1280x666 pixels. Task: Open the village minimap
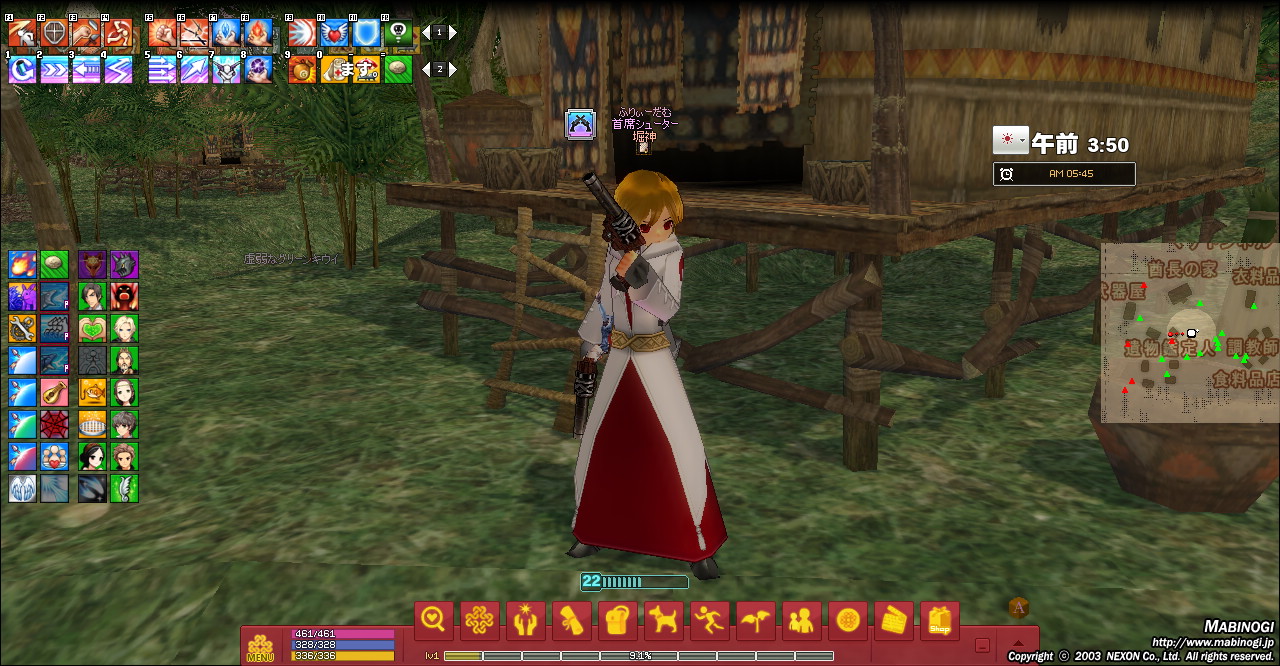(1190, 332)
